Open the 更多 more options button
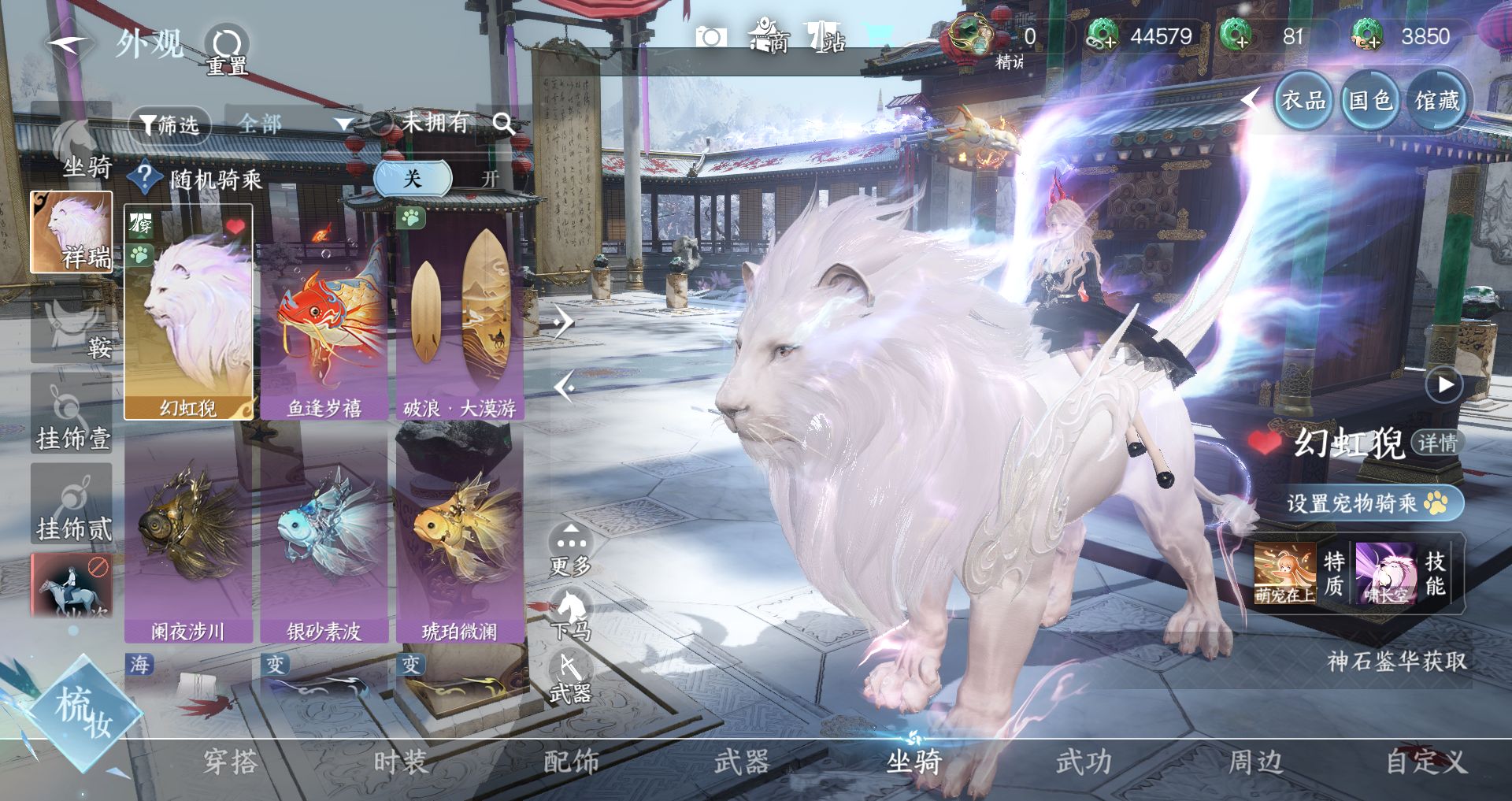Viewport: 1512px width, 801px height. pyautogui.click(x=570, y=548)
